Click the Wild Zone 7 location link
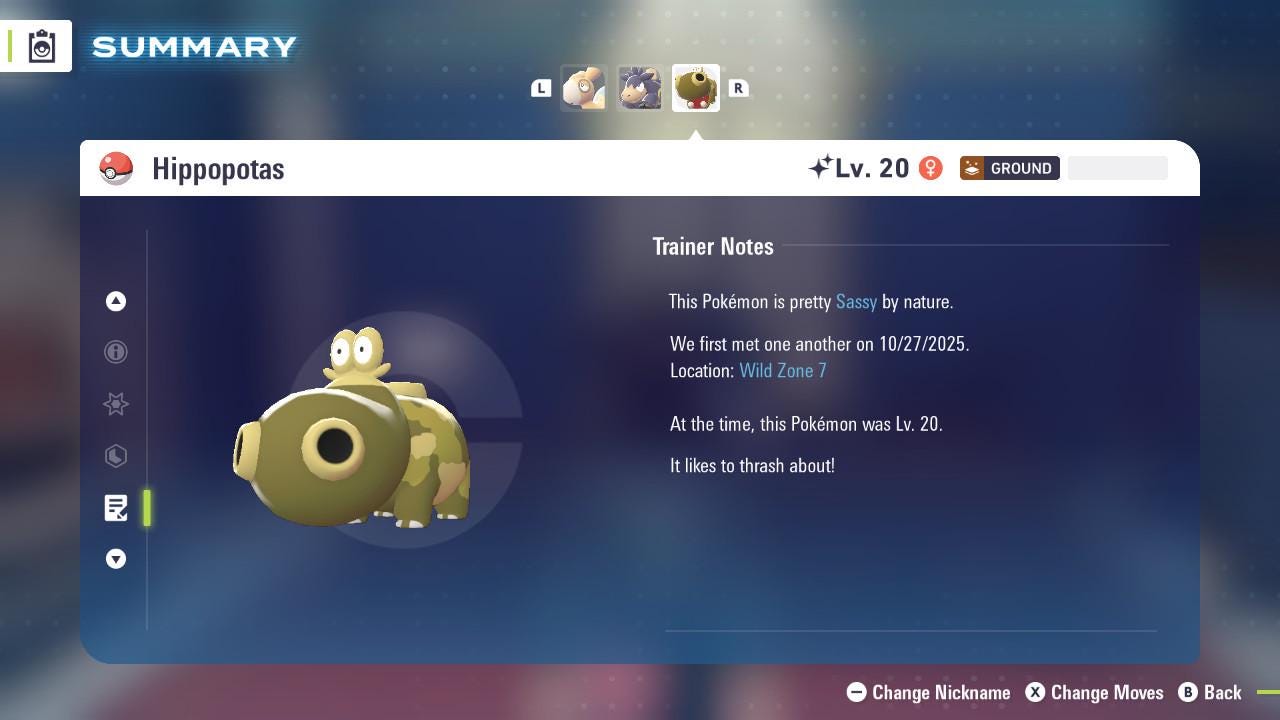The image size is (1280, 720). pyautogui.click(x=783, y=370)
